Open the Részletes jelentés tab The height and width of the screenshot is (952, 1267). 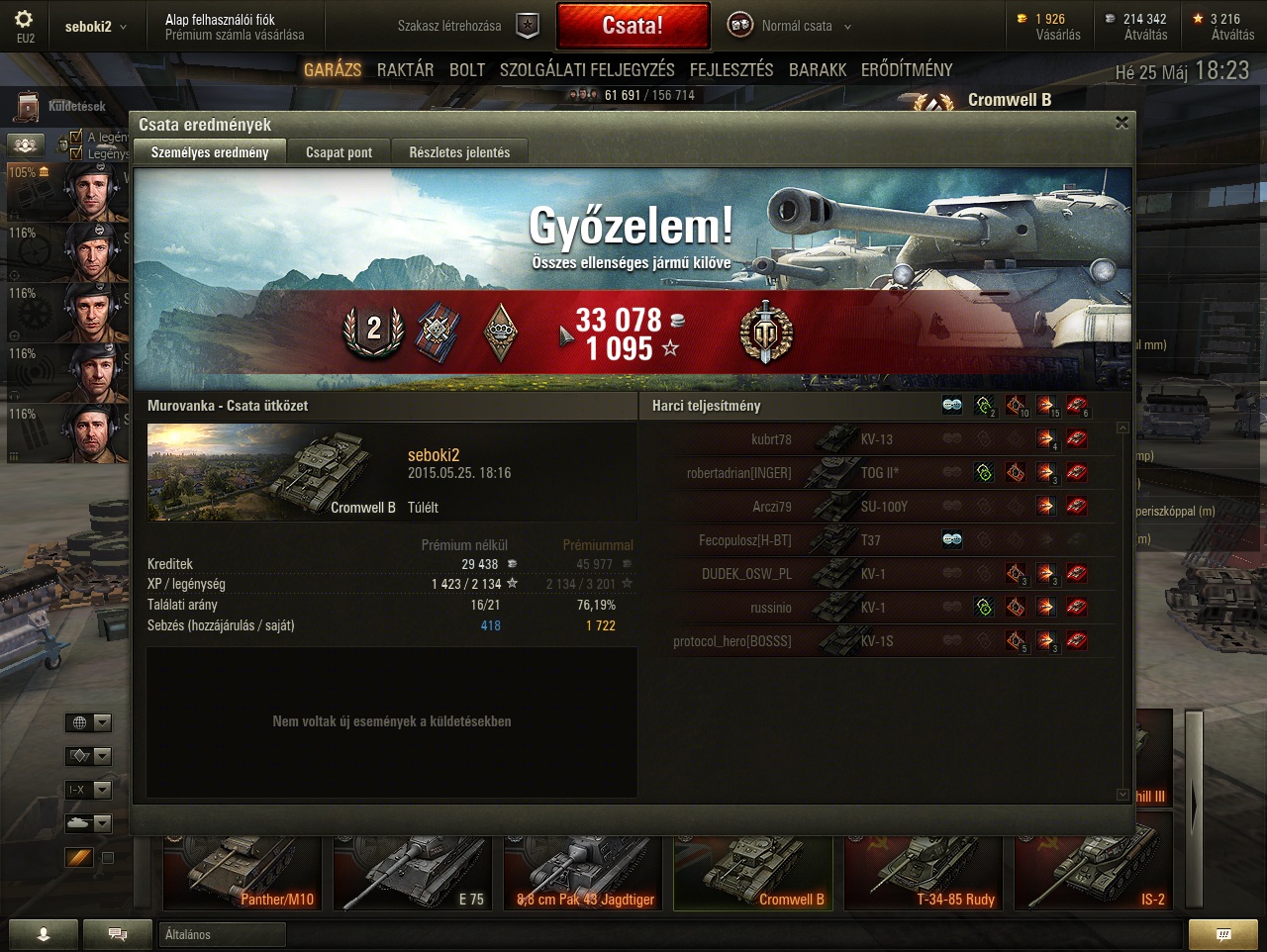click(x=459, y=152)
